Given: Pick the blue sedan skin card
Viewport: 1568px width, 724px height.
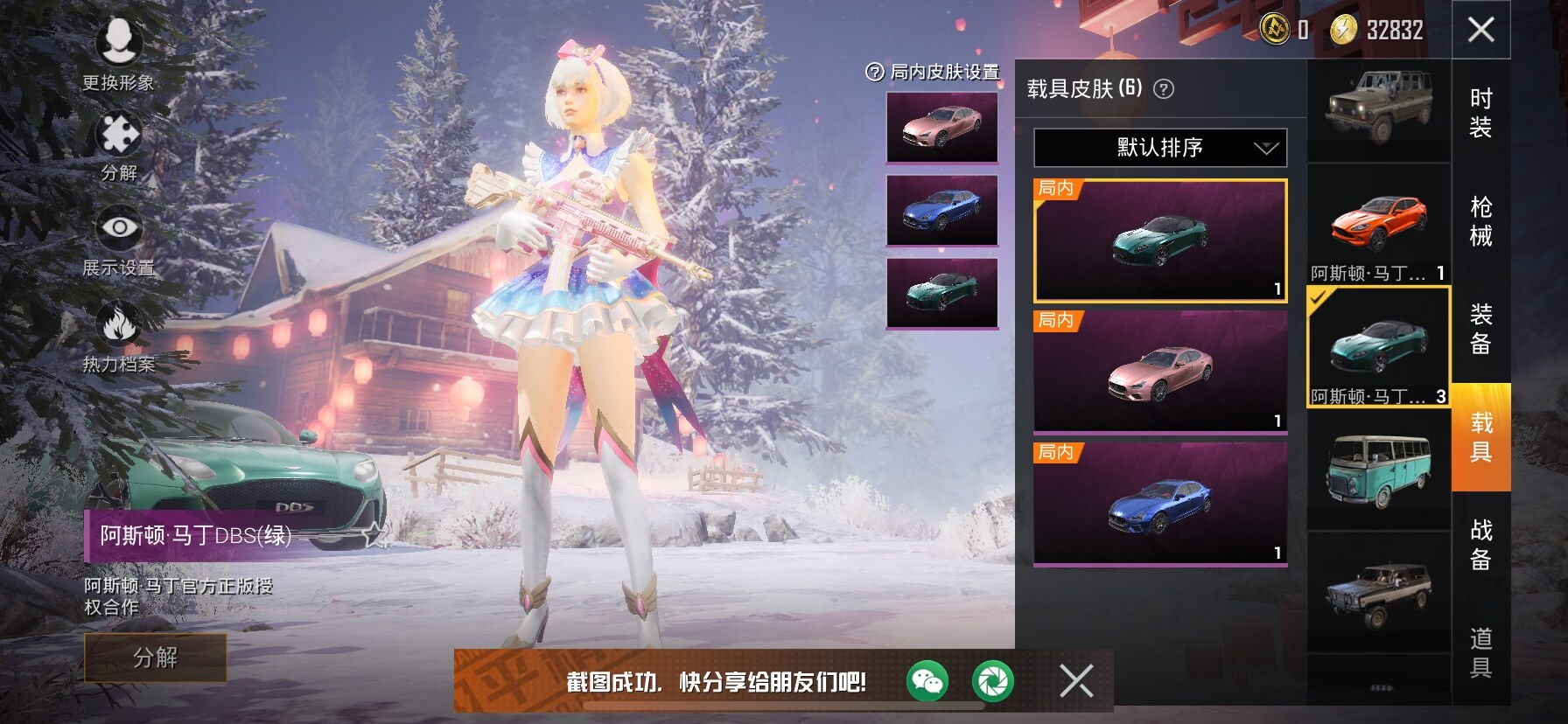Looking at the screenshot, I should (x=1160, y=504).
